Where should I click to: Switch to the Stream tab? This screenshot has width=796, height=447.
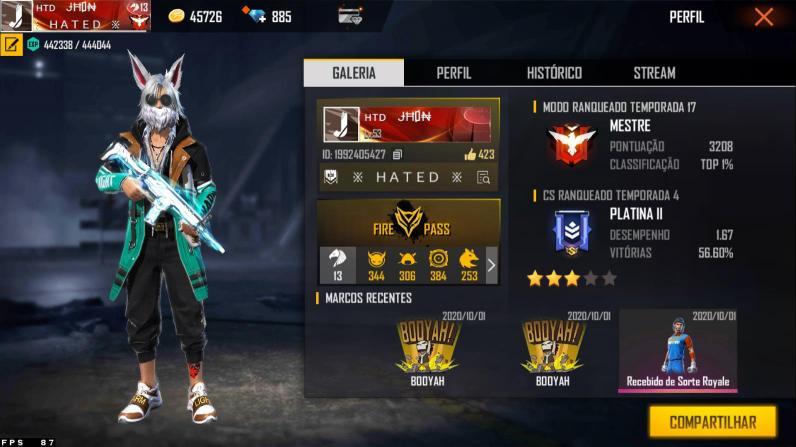[x=654, y=73]
